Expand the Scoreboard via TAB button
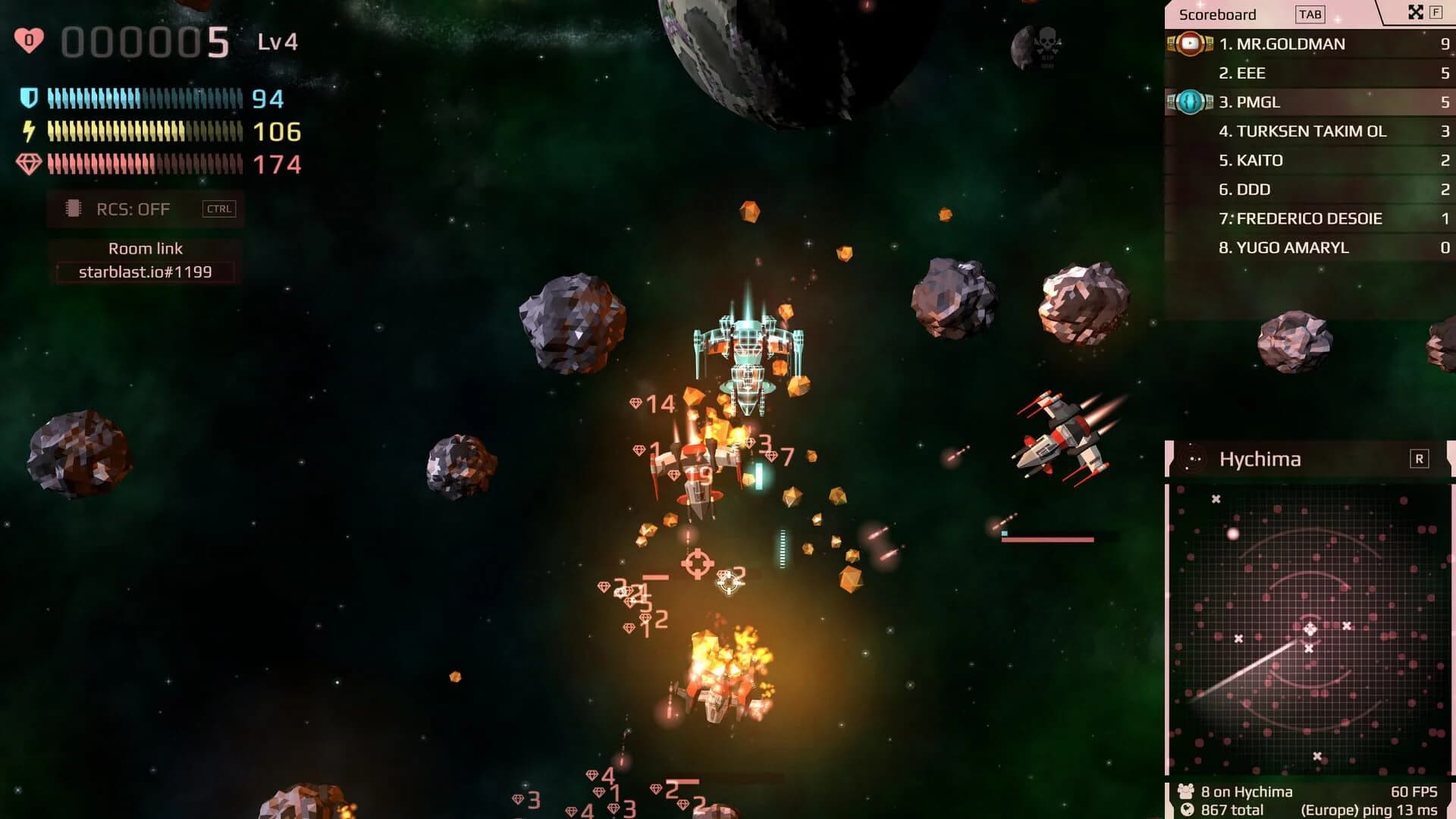This screenshot has width=1456, height=819. (1311, 14)
